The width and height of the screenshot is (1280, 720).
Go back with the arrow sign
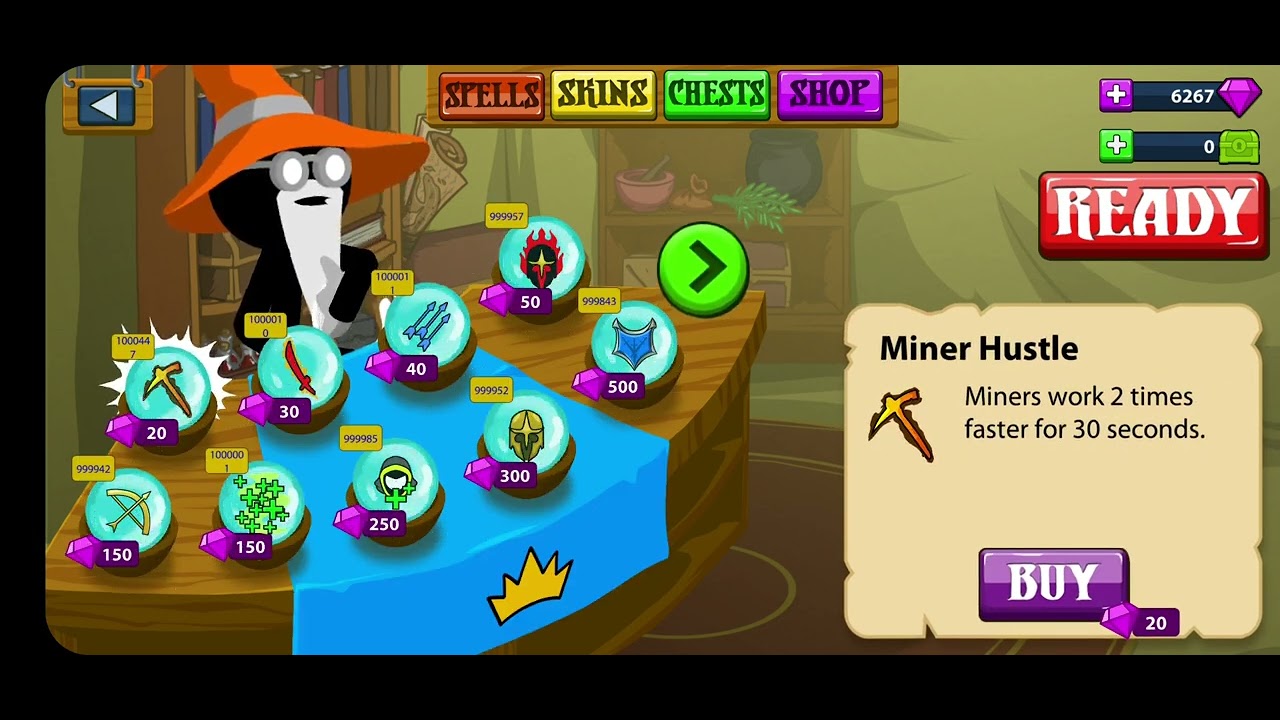pyautogui.click(x=106, y=105)
